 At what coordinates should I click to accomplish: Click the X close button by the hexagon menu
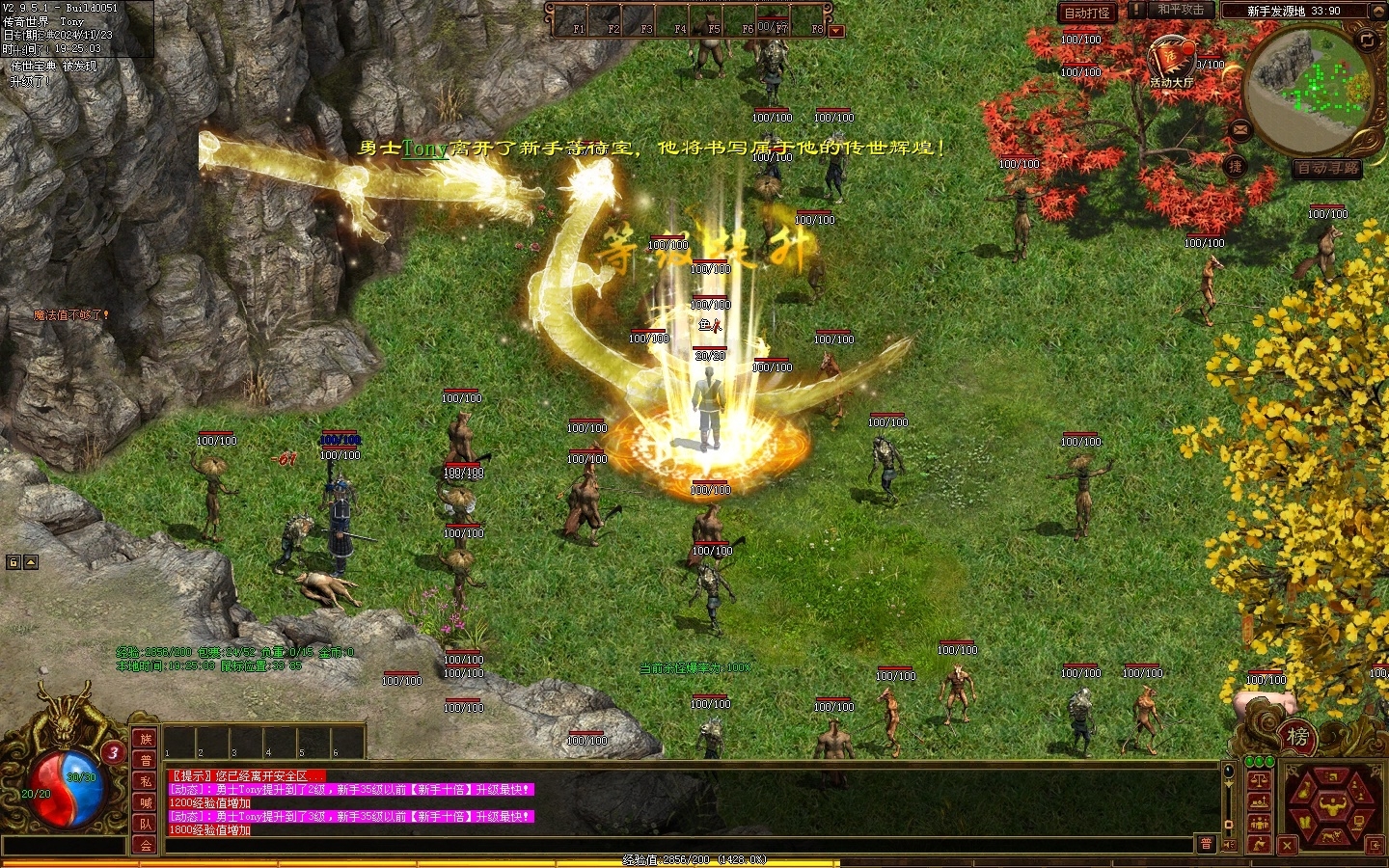(1287, 846)
